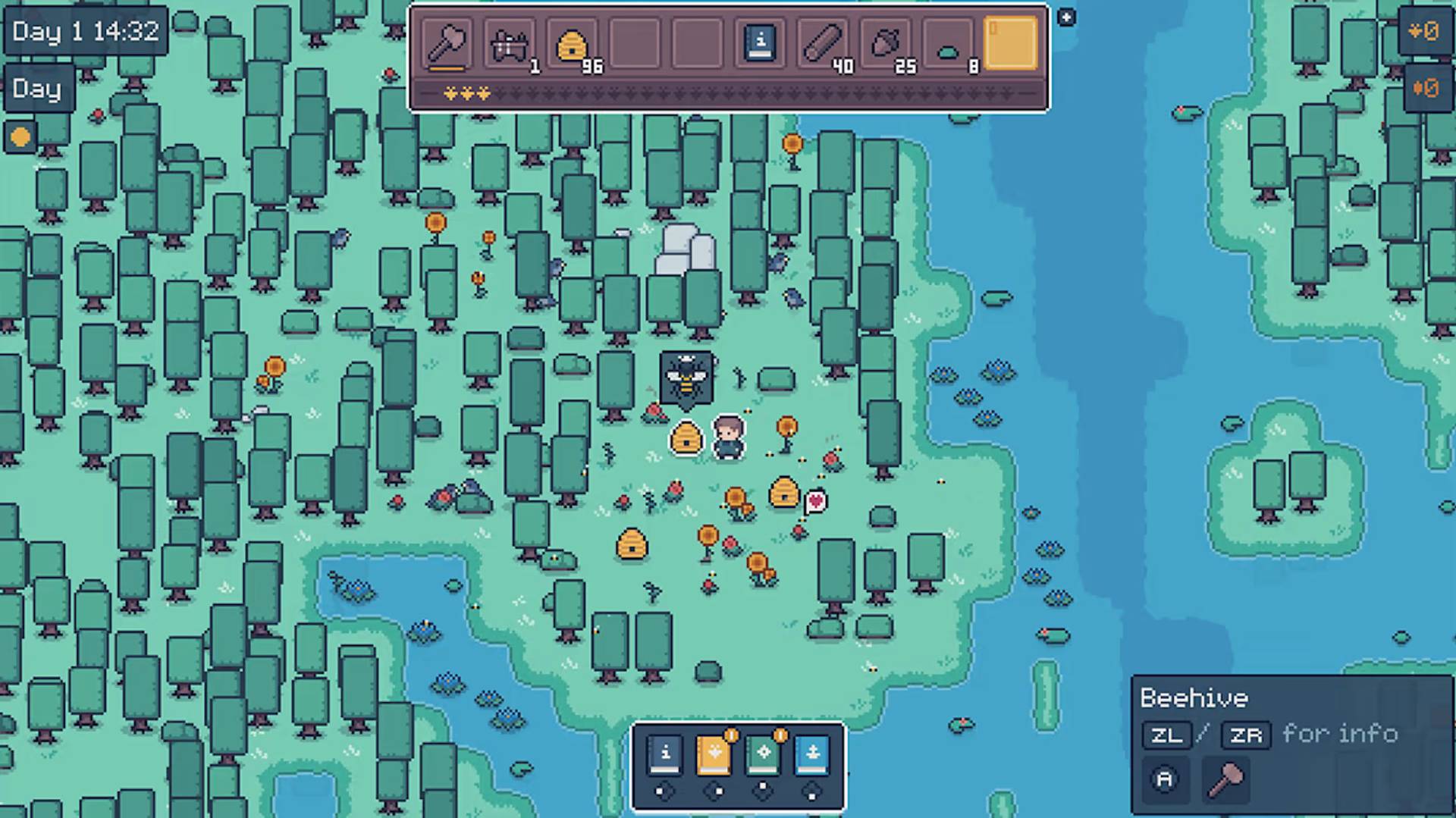Select the hammer tool in the hotbar

click(x=446, y=43)
